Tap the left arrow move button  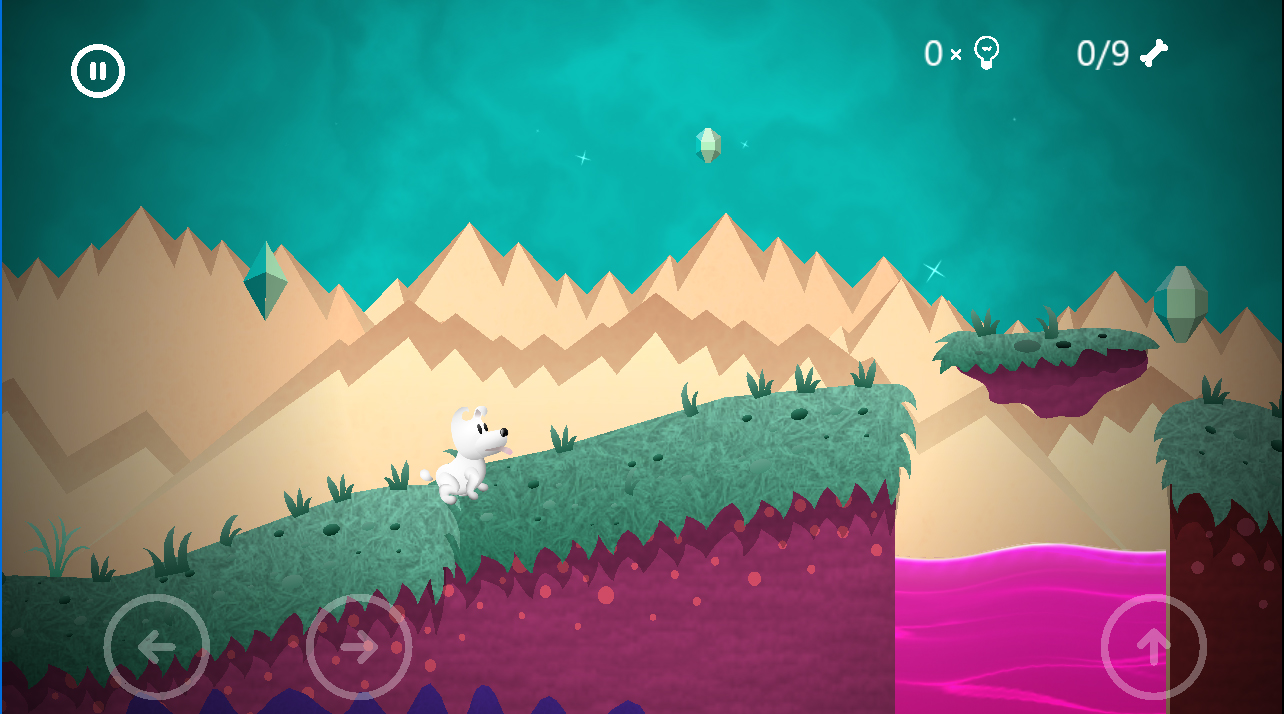tap(157, 647)
